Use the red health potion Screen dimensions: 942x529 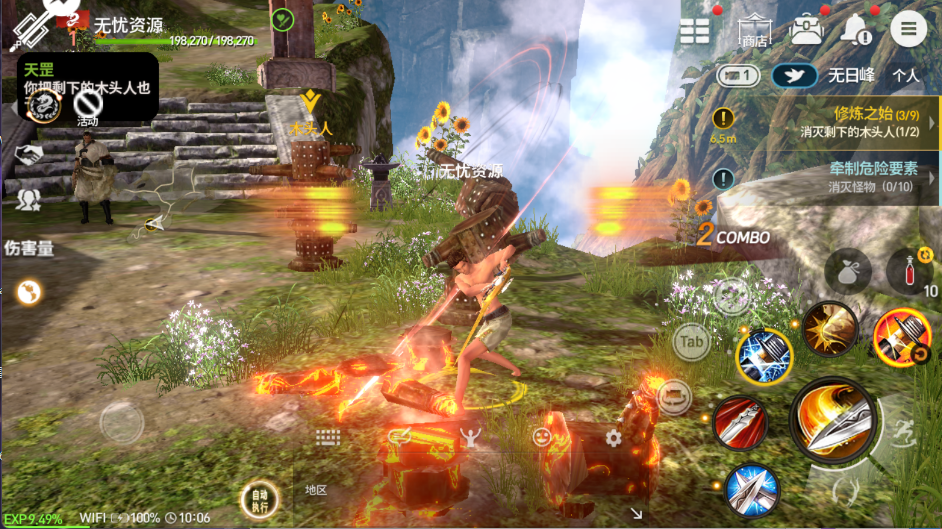click(909, 272)
